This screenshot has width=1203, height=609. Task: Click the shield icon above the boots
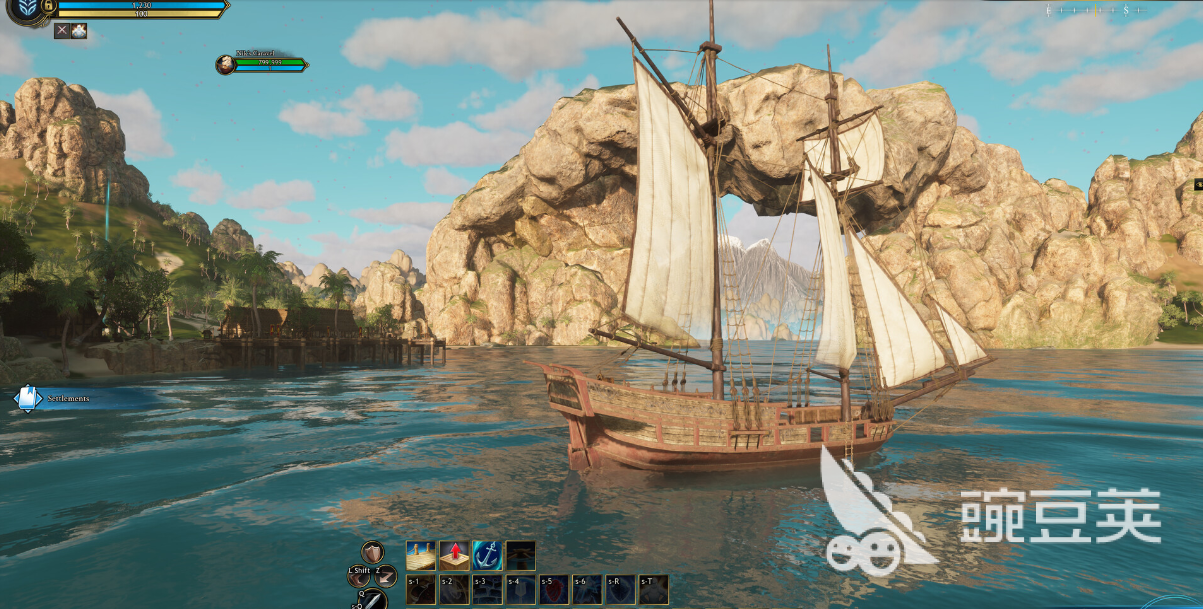(x=372, y=551)
